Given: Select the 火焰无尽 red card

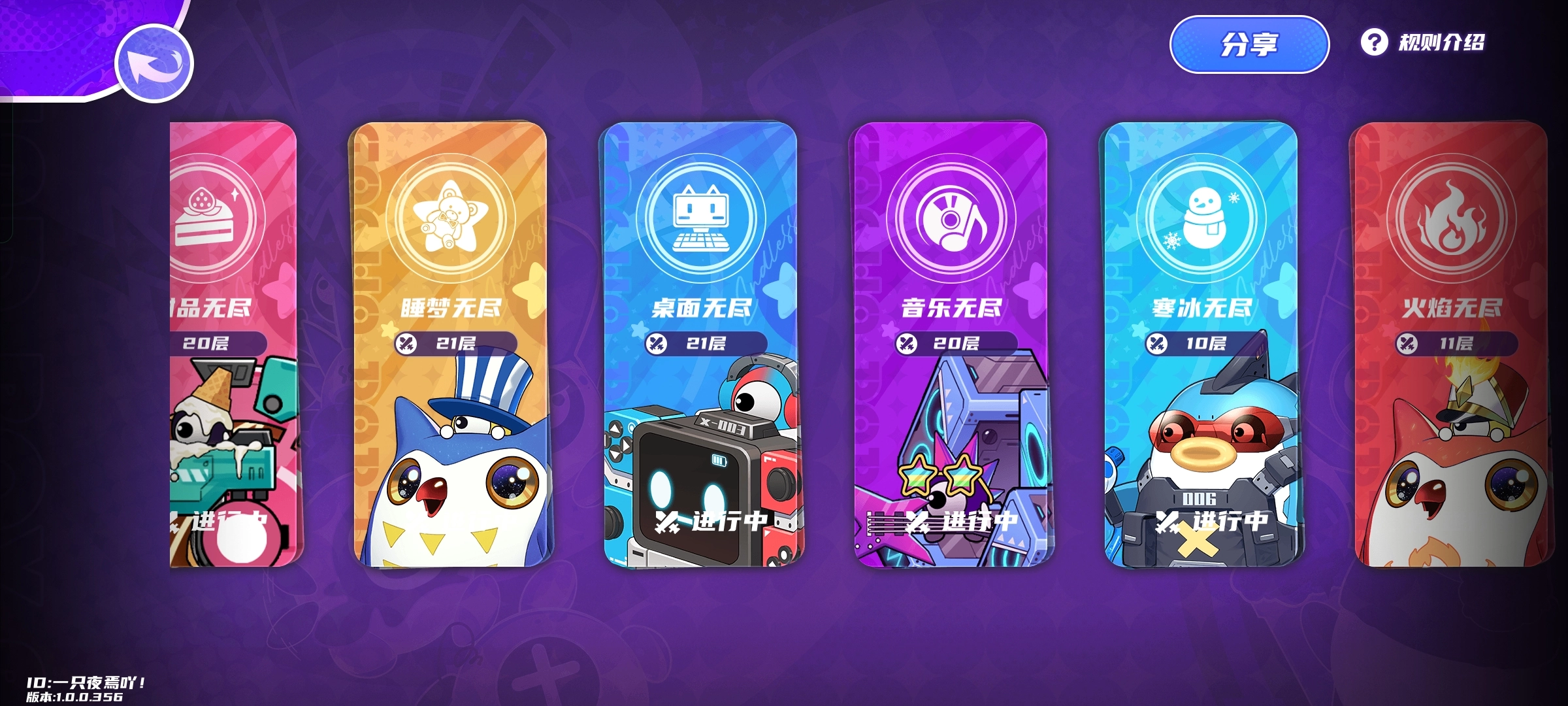Looking at the screenshot, I should (1450, 343).
